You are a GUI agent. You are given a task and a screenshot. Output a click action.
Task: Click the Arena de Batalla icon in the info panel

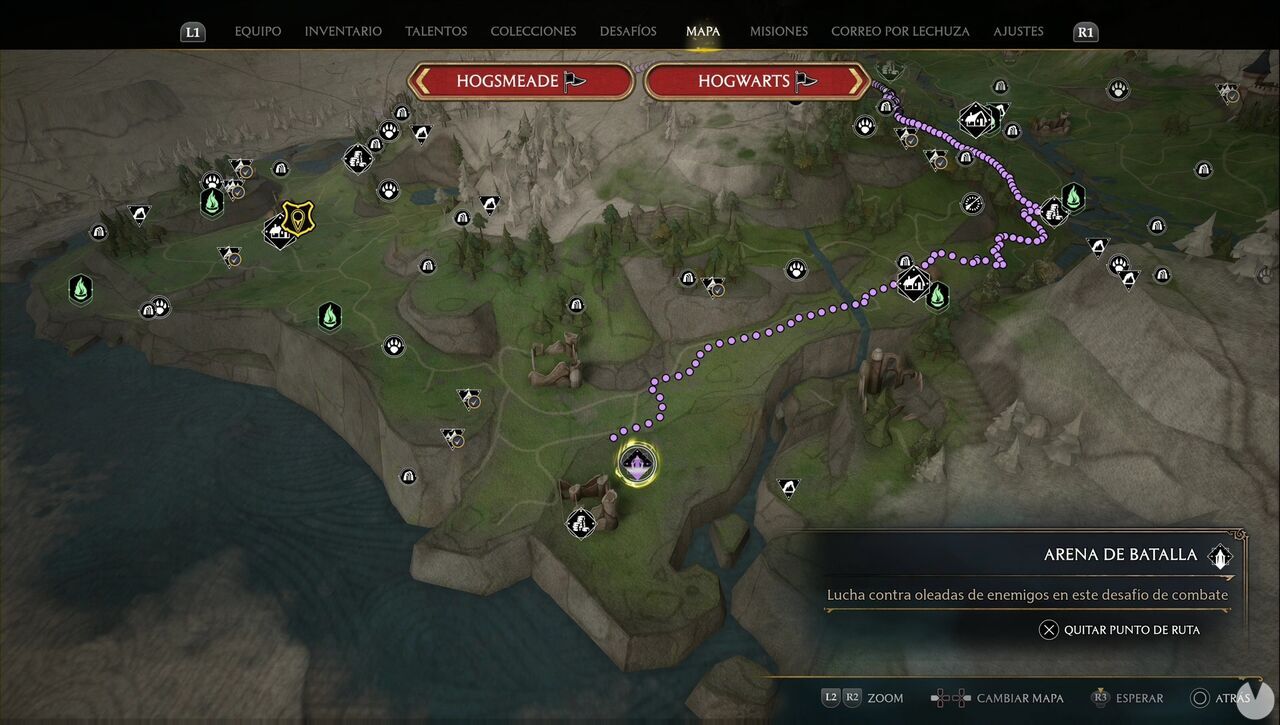[1219, 555]
